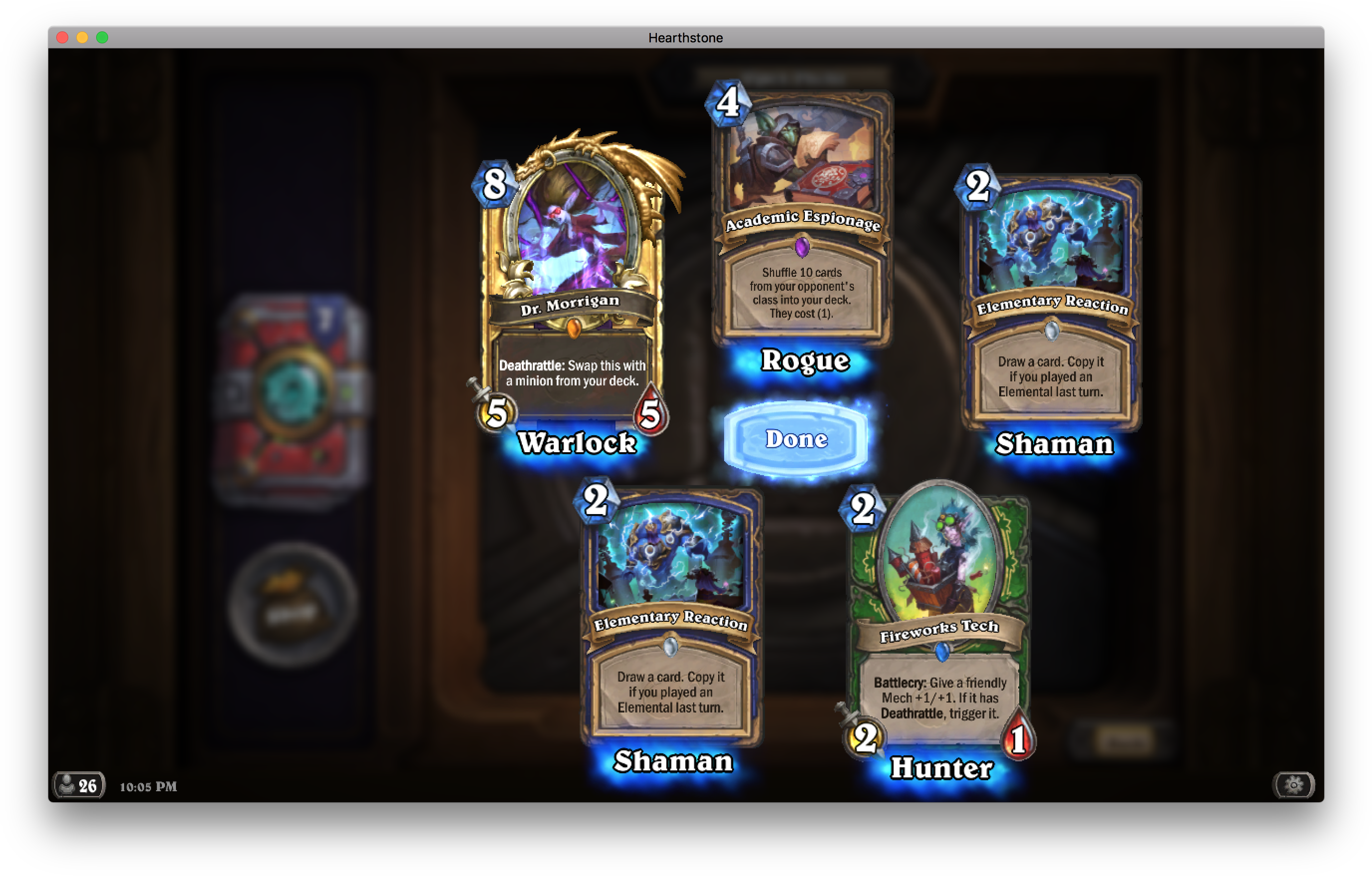Click the Hunter class label
Viewport: 1372px width, 876px height.
[943, 768]
